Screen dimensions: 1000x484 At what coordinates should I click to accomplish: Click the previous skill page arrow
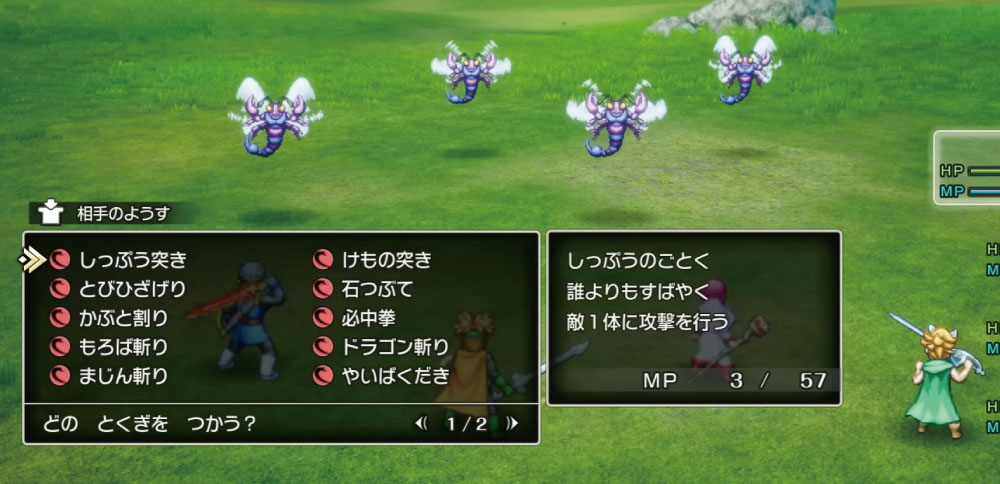(420, 423)
